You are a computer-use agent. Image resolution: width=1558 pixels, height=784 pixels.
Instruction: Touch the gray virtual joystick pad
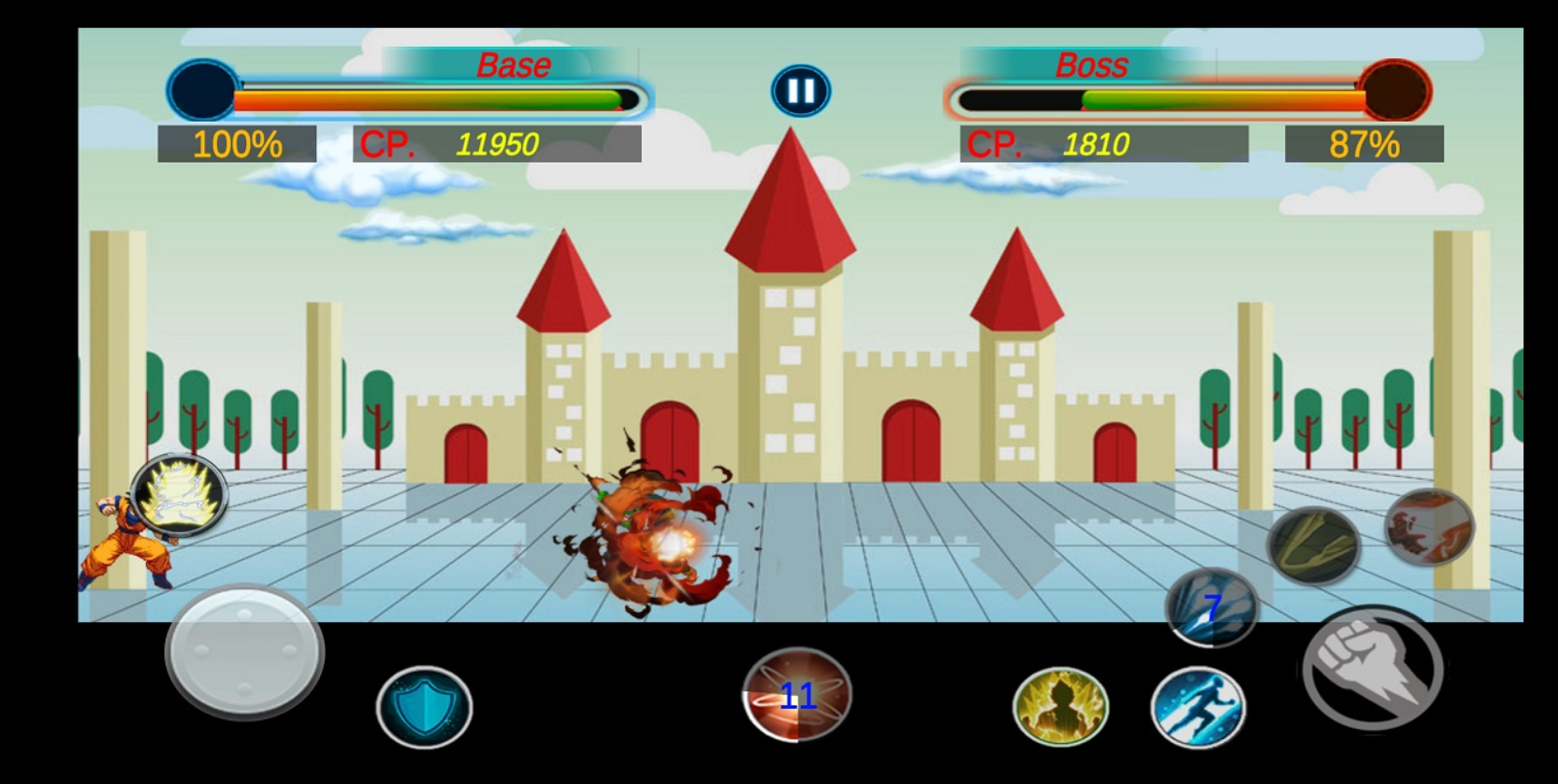[244, 651]
